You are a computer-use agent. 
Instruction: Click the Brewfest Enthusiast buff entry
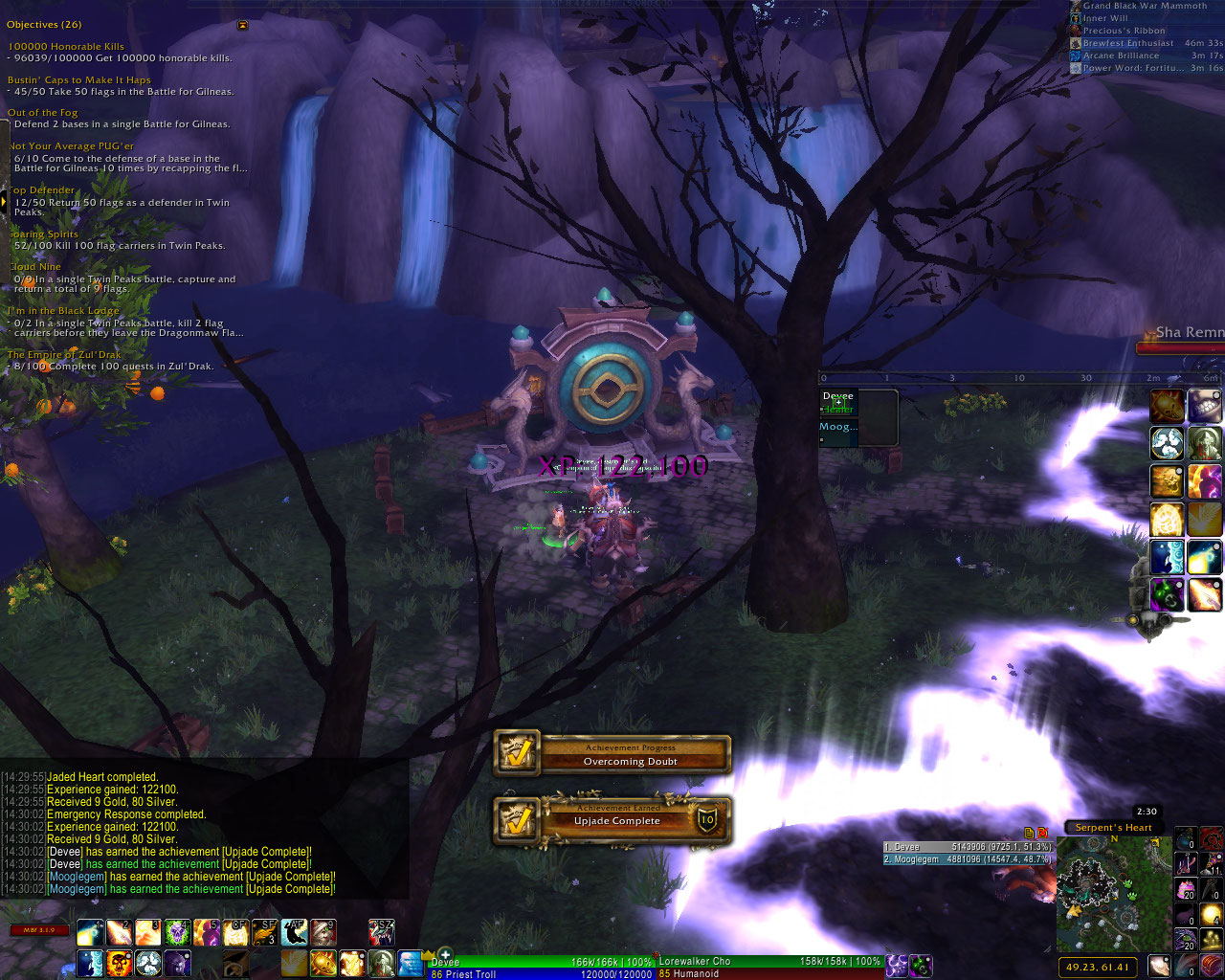click(1127, 43)
